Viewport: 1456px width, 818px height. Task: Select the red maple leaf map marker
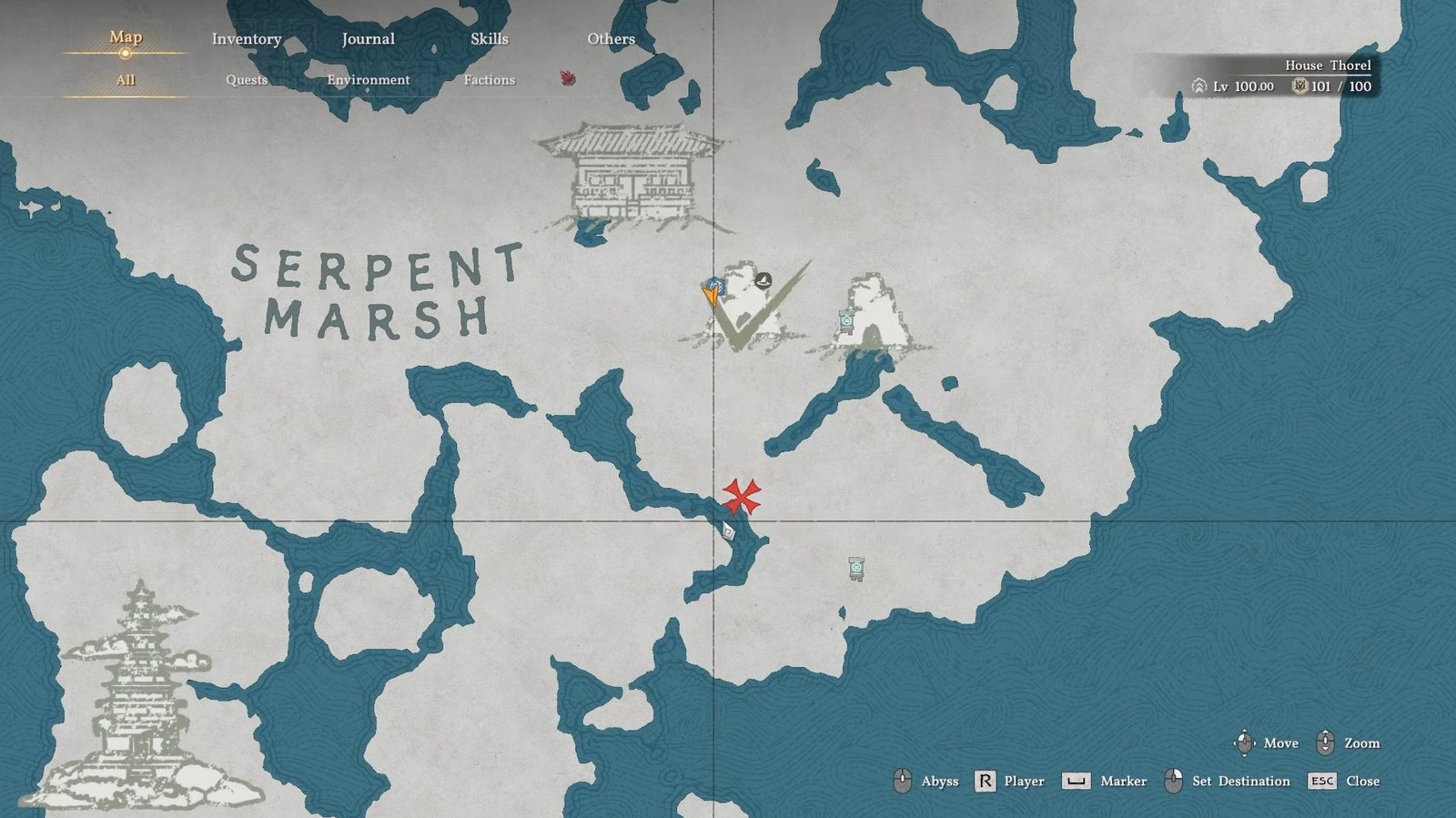pos(568,78)
